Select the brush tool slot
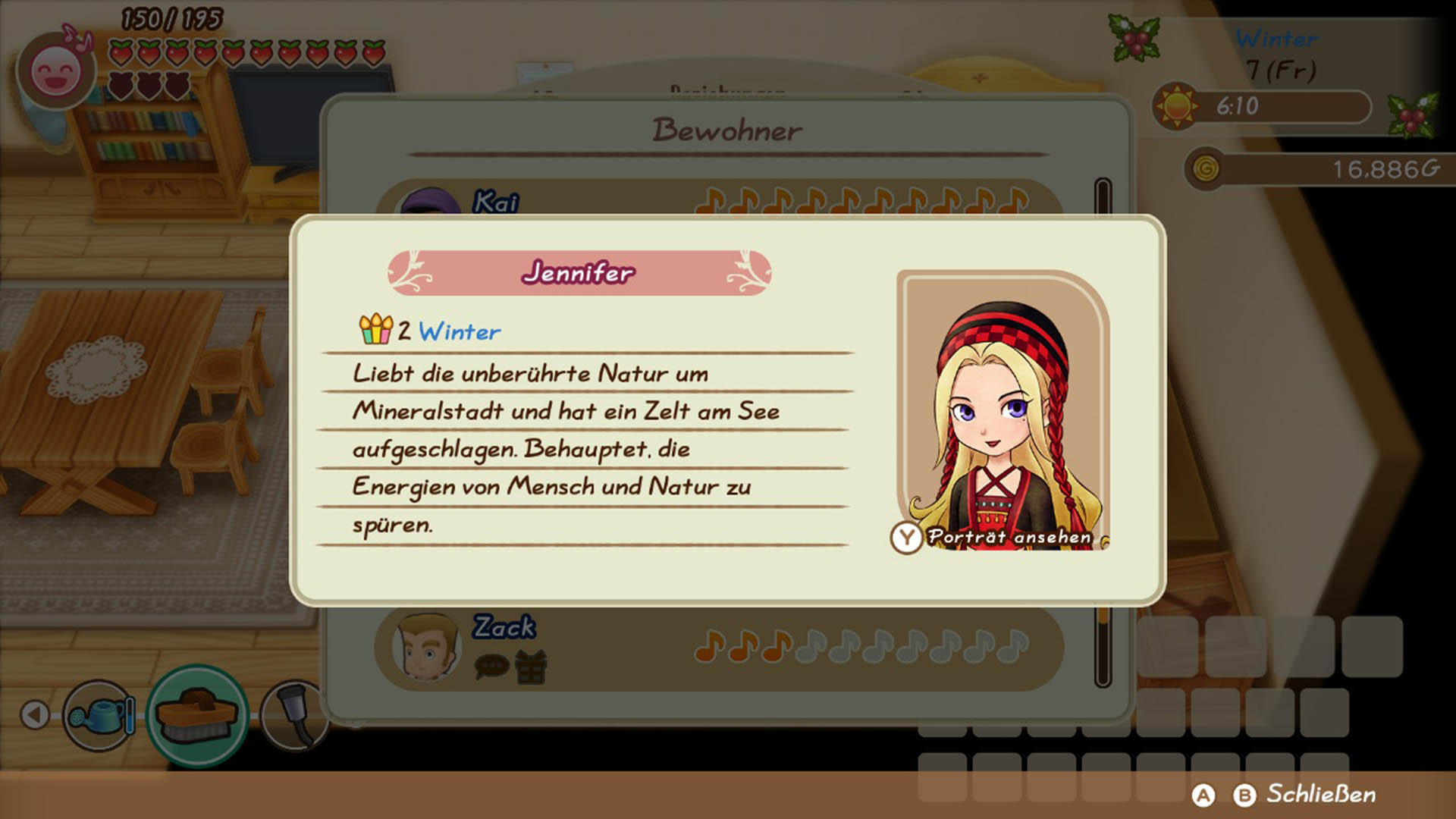Screen dimensions: 1456x819 click(196, 715)
